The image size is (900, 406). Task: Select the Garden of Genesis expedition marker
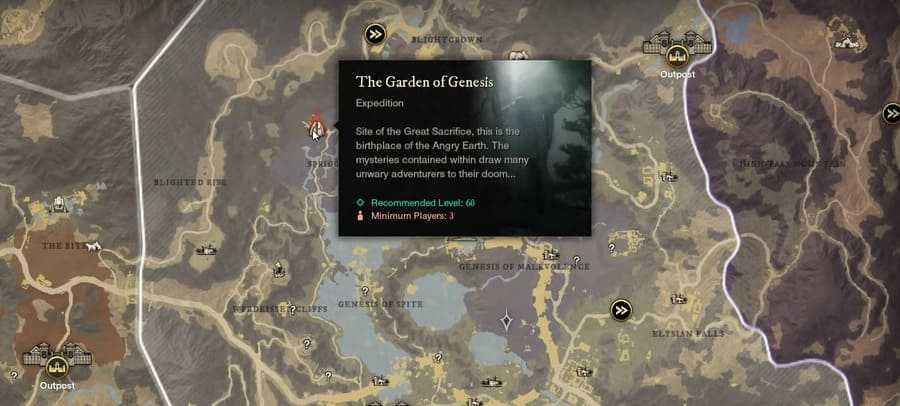tap(316, 126)
